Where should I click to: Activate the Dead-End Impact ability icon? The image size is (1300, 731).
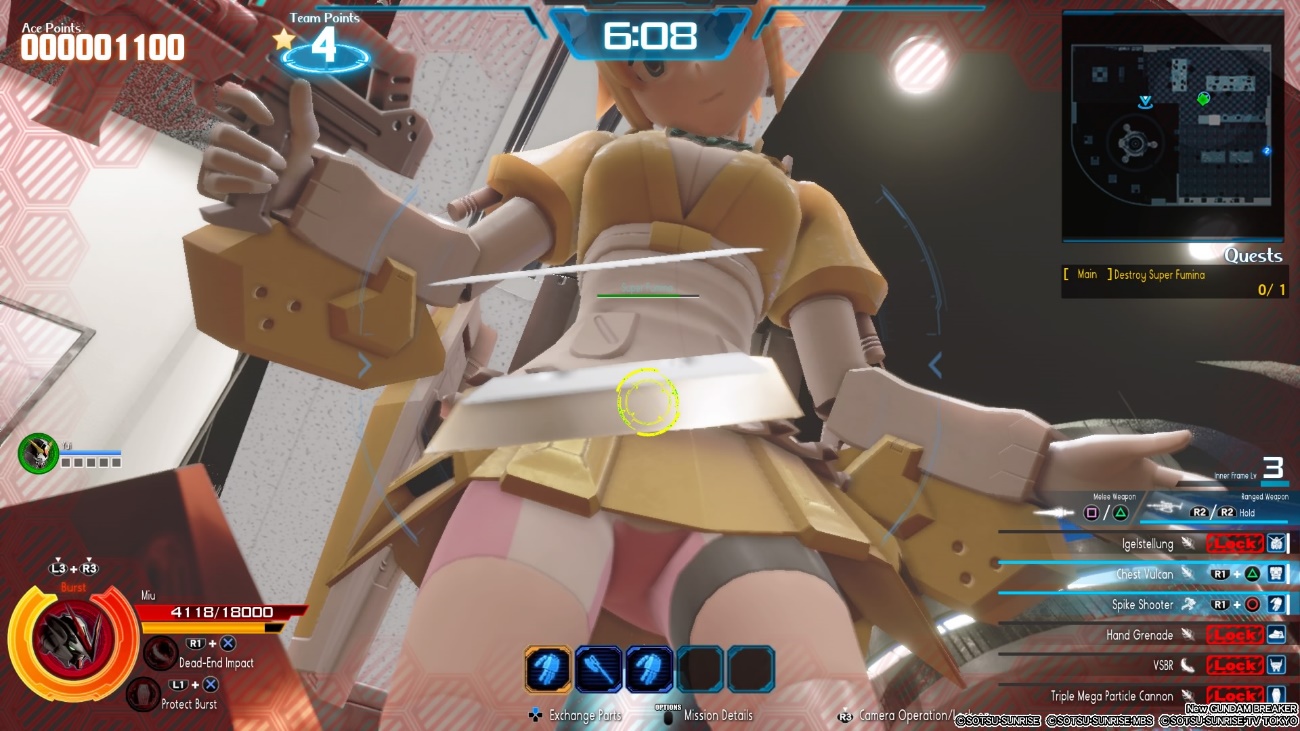click(160, 653)
